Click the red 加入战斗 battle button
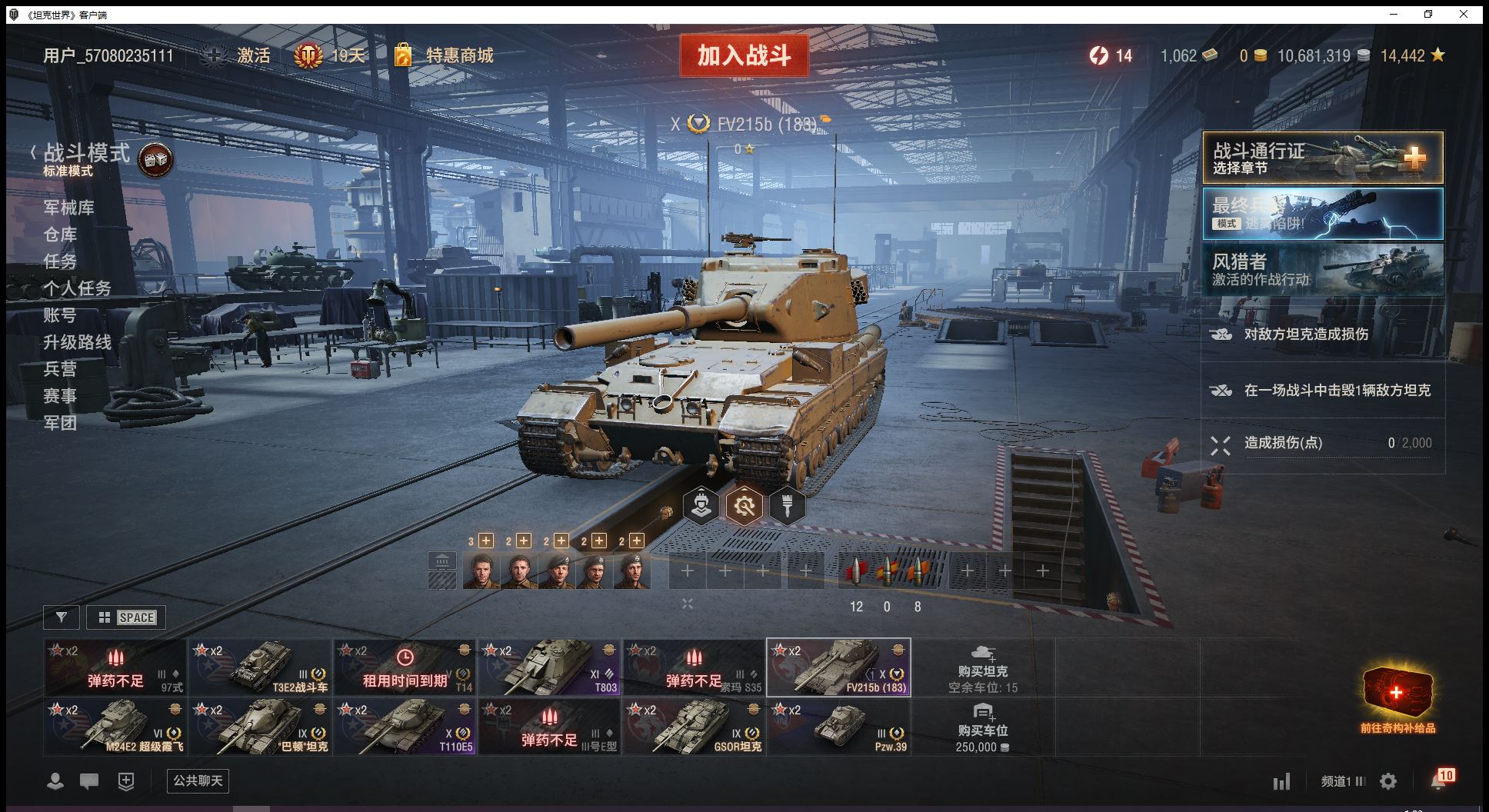1489x812 pixels. pyautogui.click(x=744, y=55)
